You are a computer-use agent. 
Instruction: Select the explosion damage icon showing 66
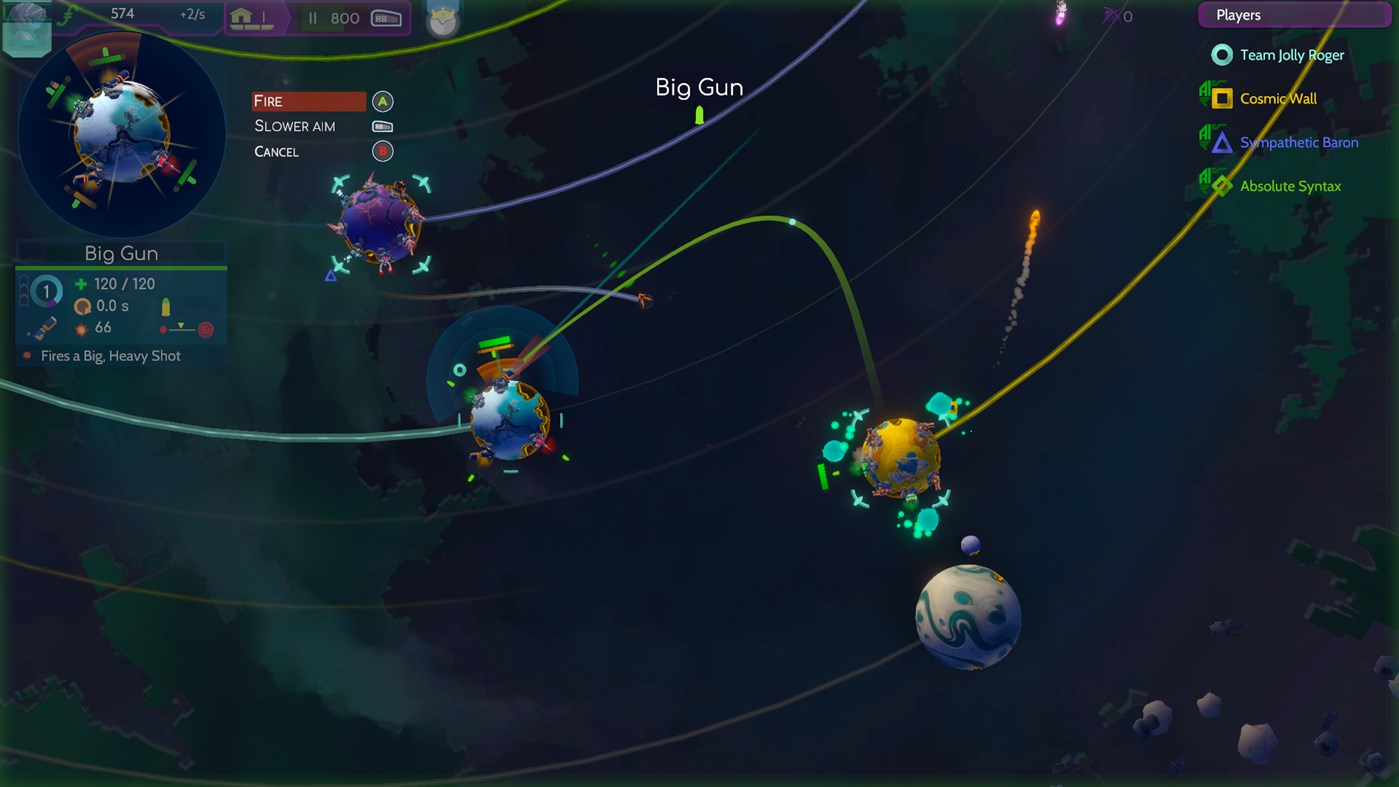pyautogui.click(x=81, y=329)
